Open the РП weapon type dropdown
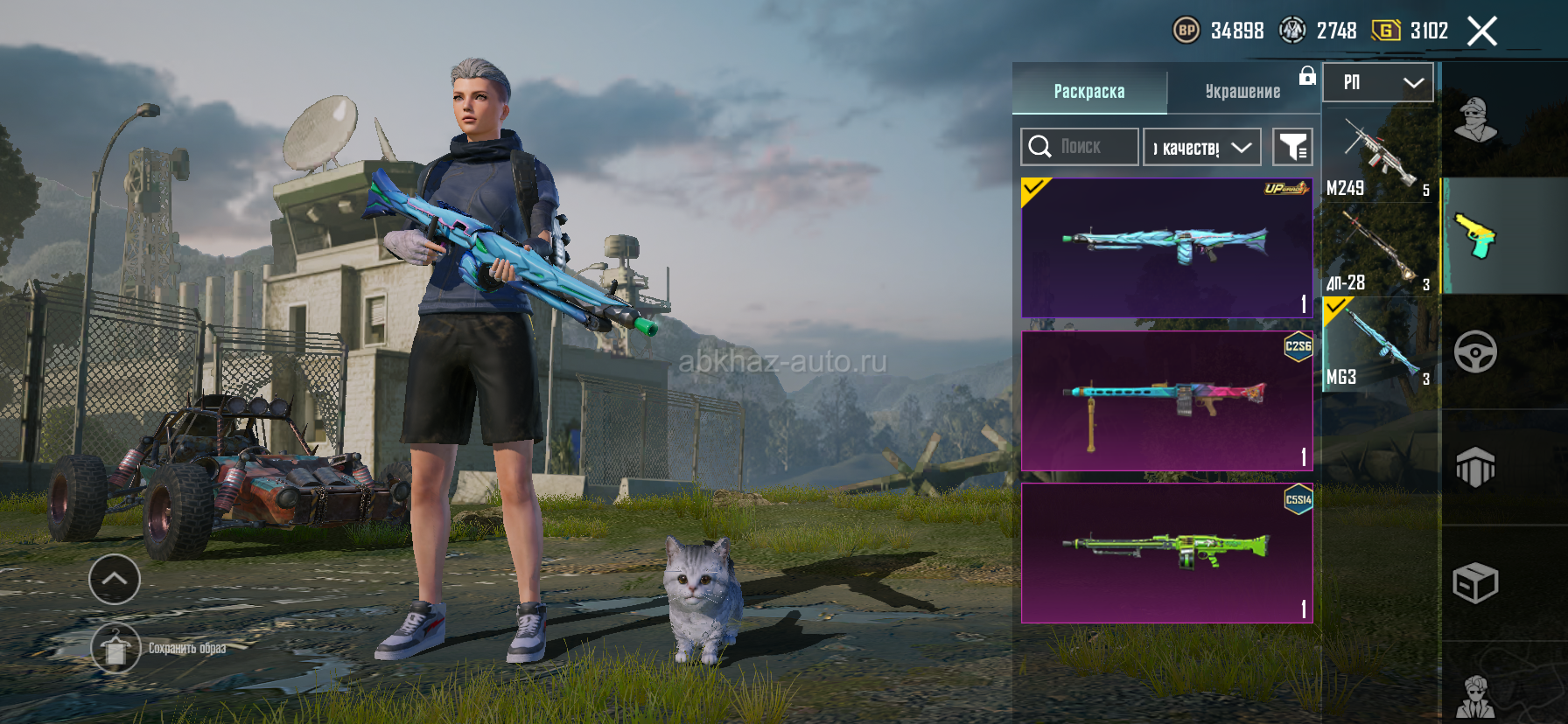The width and height of the screenshot is (1568, 724). 1377,82
